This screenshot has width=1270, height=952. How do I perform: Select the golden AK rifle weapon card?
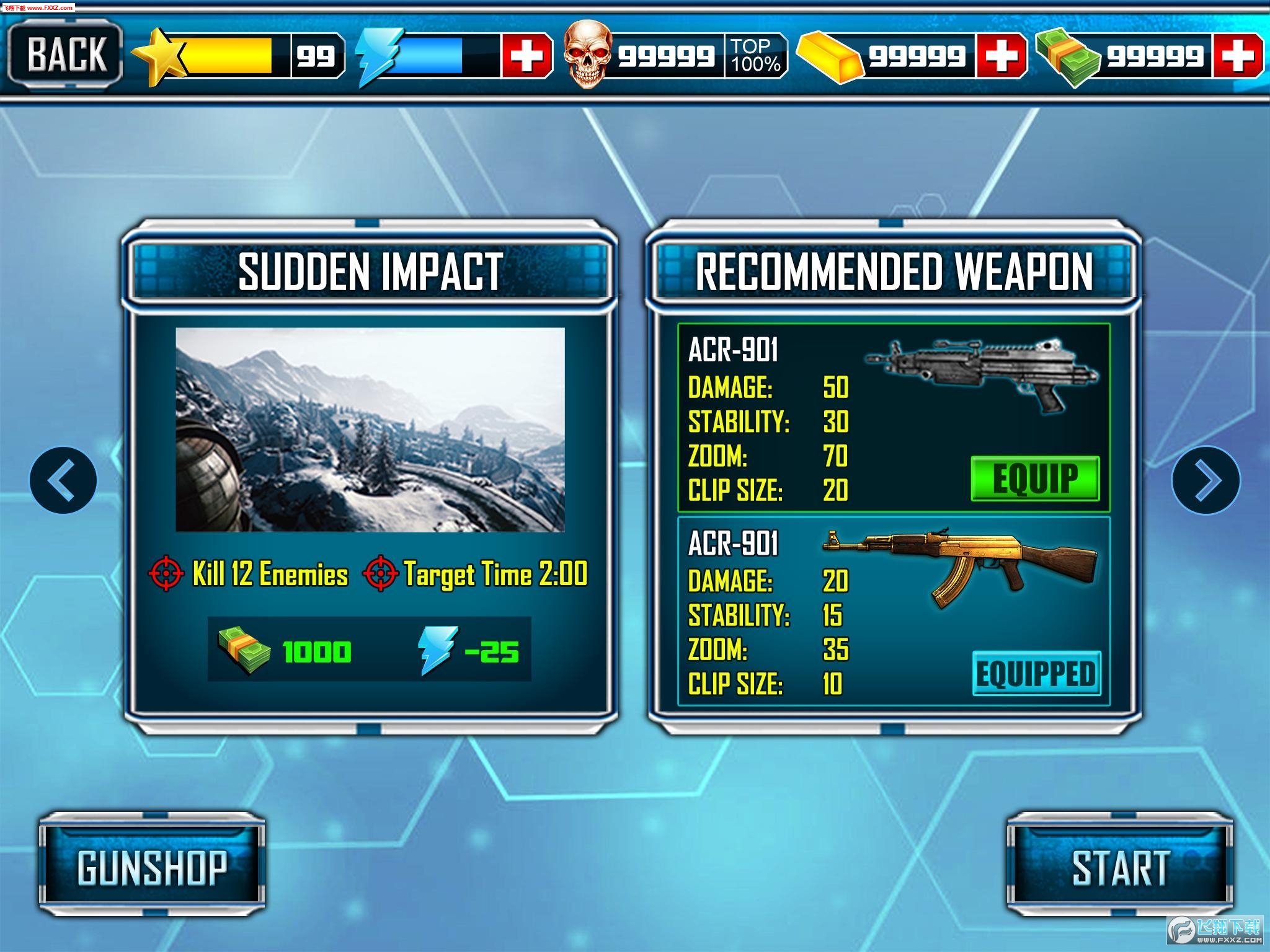coord(893,610)
